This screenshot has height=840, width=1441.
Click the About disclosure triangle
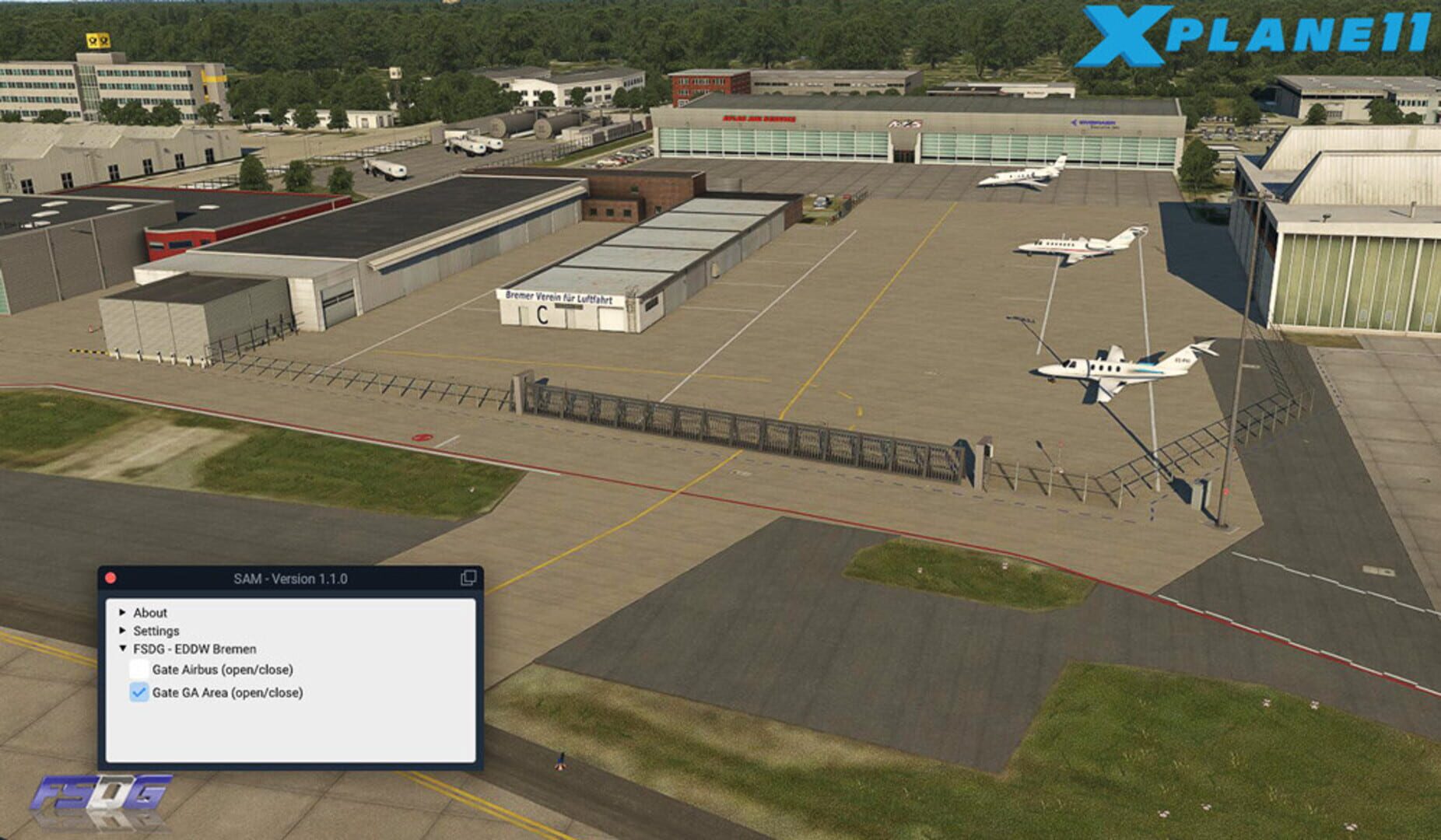coord(123,612)
